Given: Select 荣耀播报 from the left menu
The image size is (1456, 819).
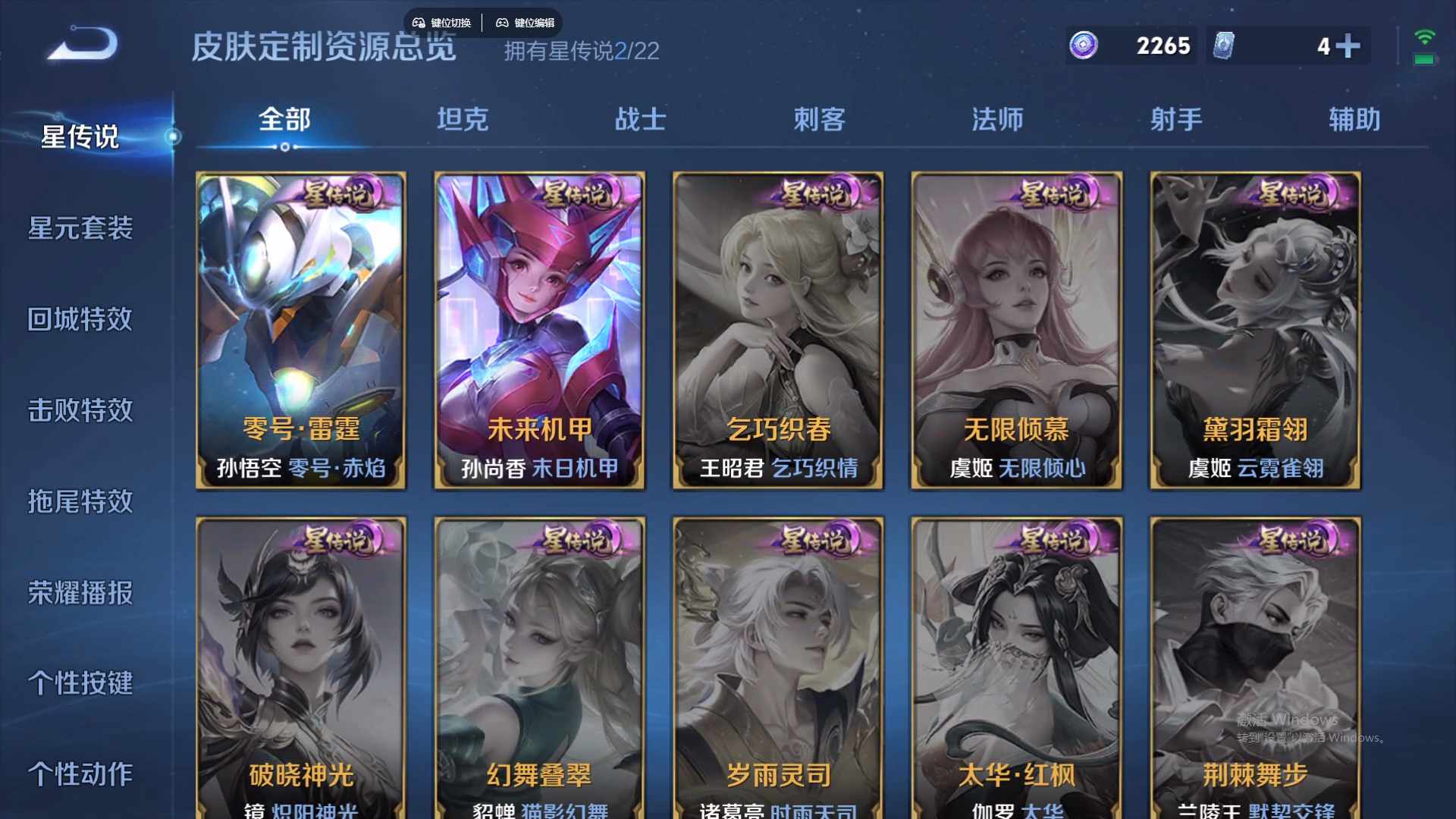Looking at the screenshot, I should (x=82, y=595).
